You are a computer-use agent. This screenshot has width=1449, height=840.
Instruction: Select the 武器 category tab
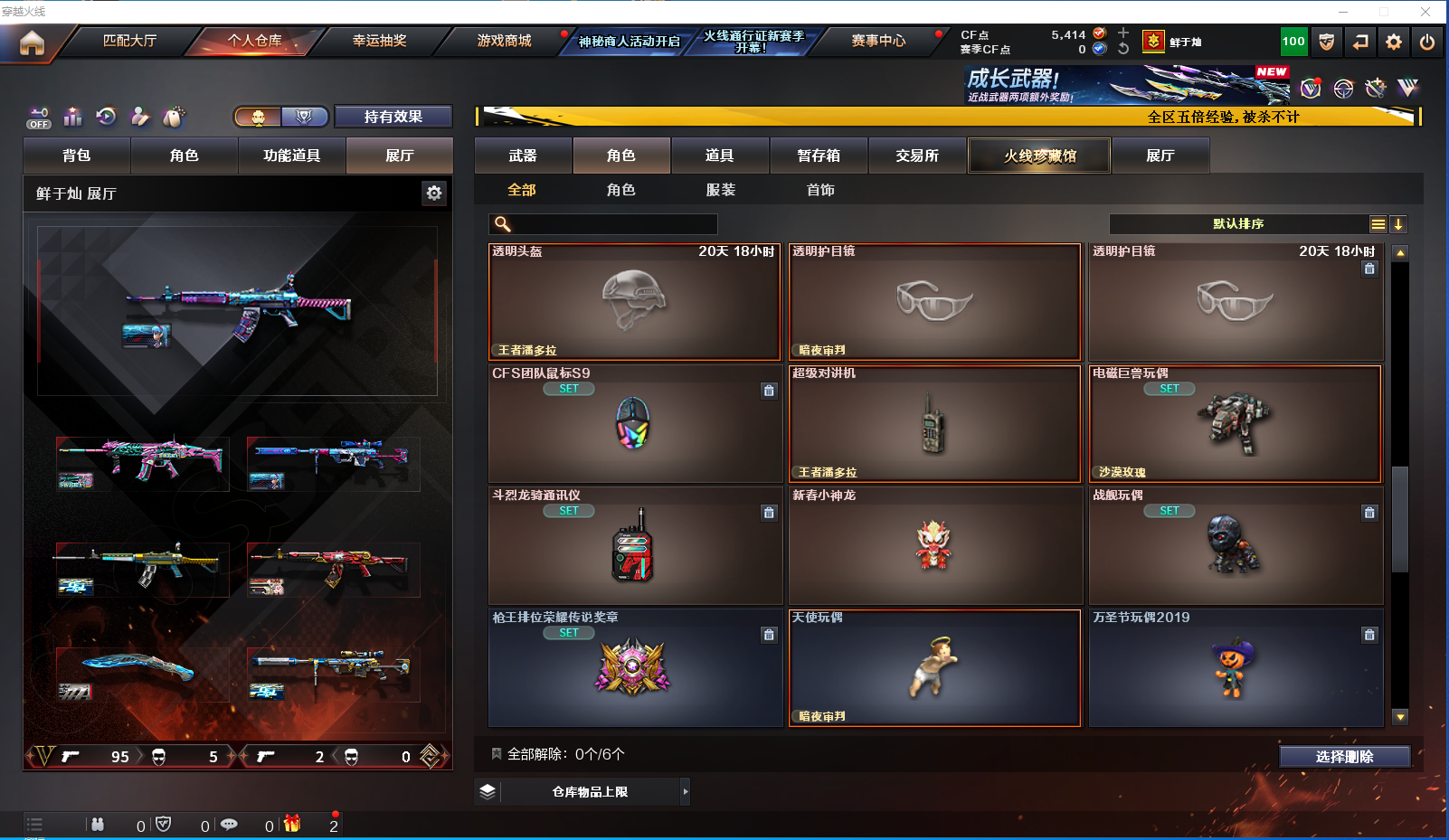[x=523, y=156]
